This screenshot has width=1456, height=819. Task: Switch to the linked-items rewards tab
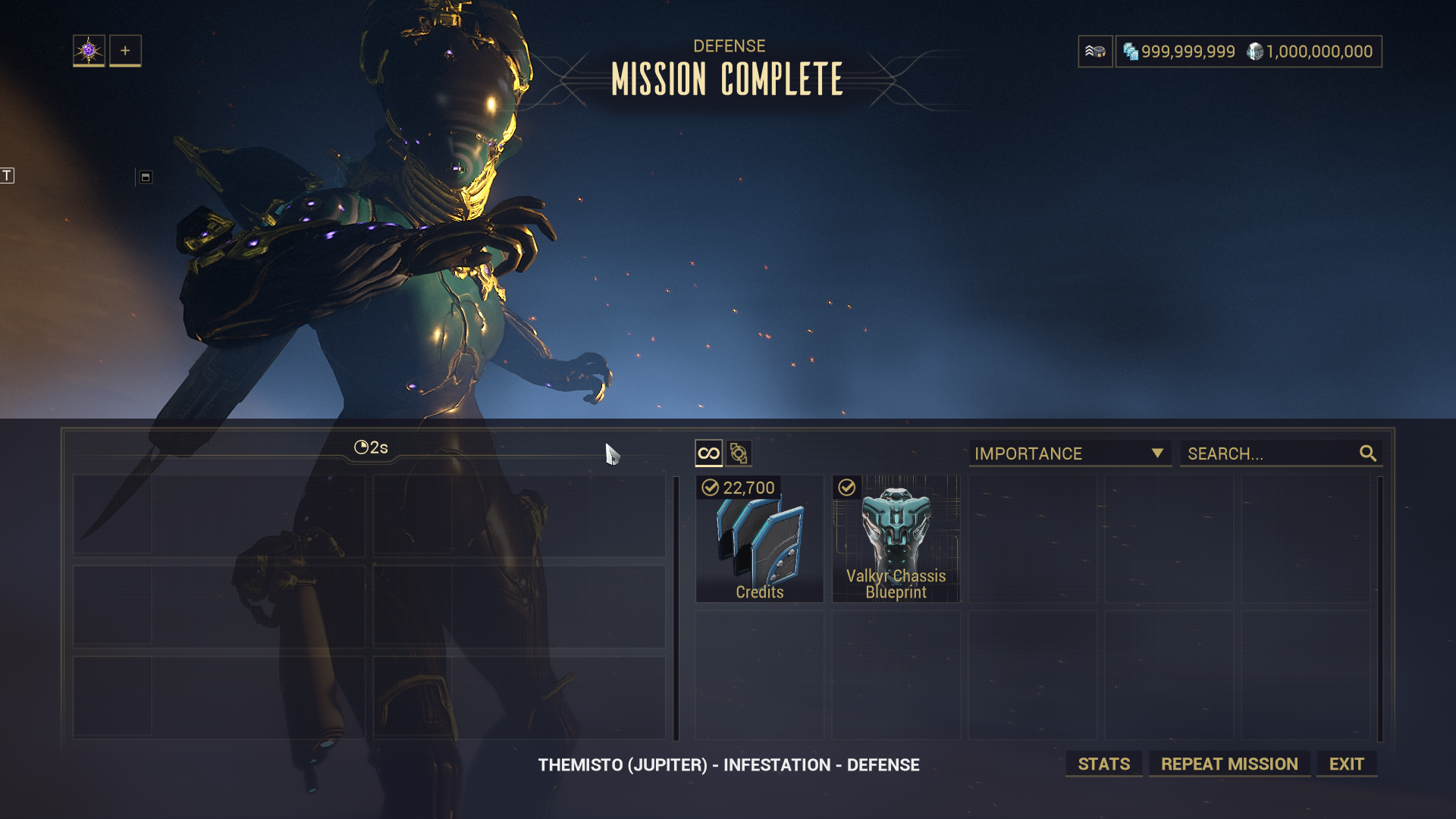point(739,453)
